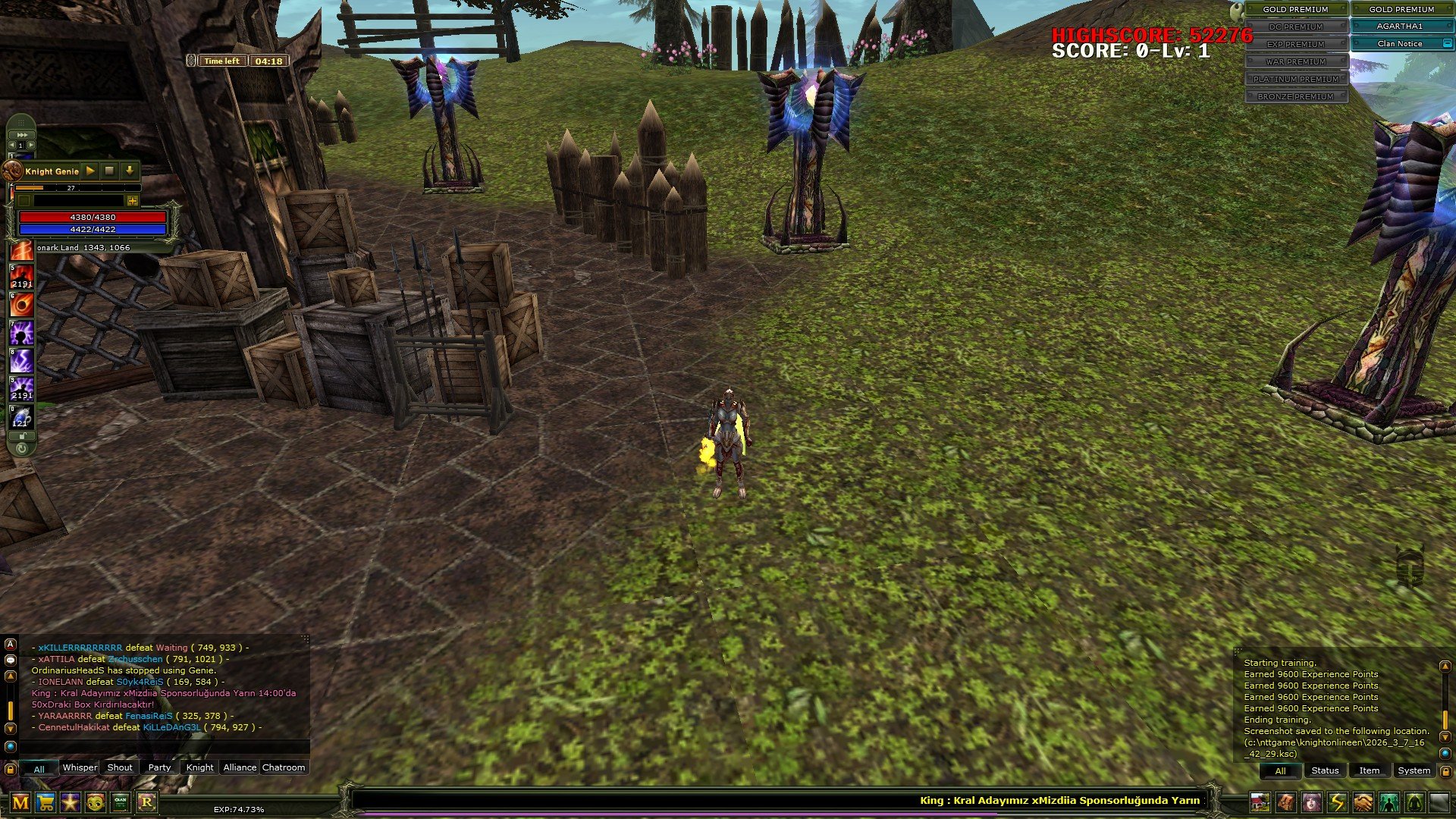
Task: Stop the Knight Genie with the square button
Action: tap(109, 171)
